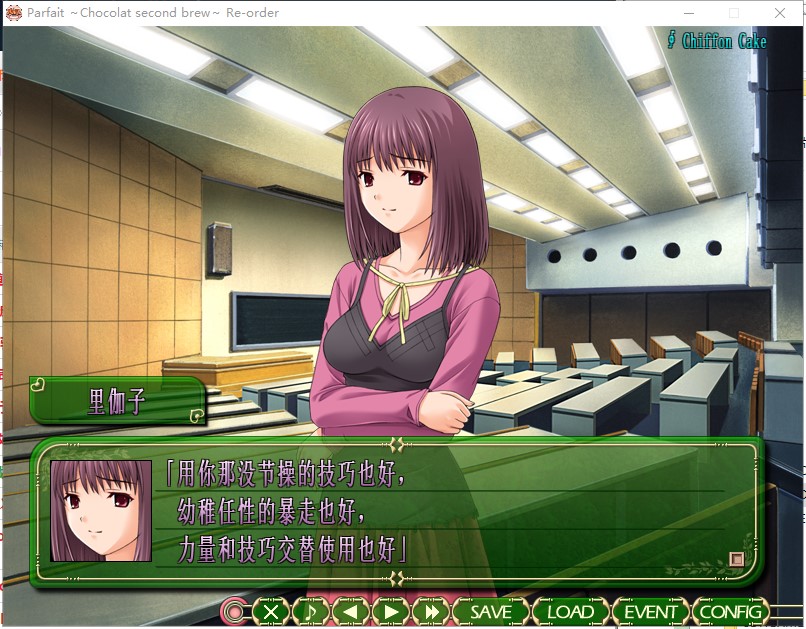Fast-forward with the double arrow button
Viewport: 806px width, 629px height.
pyautogui.click(x=431, y=611)
